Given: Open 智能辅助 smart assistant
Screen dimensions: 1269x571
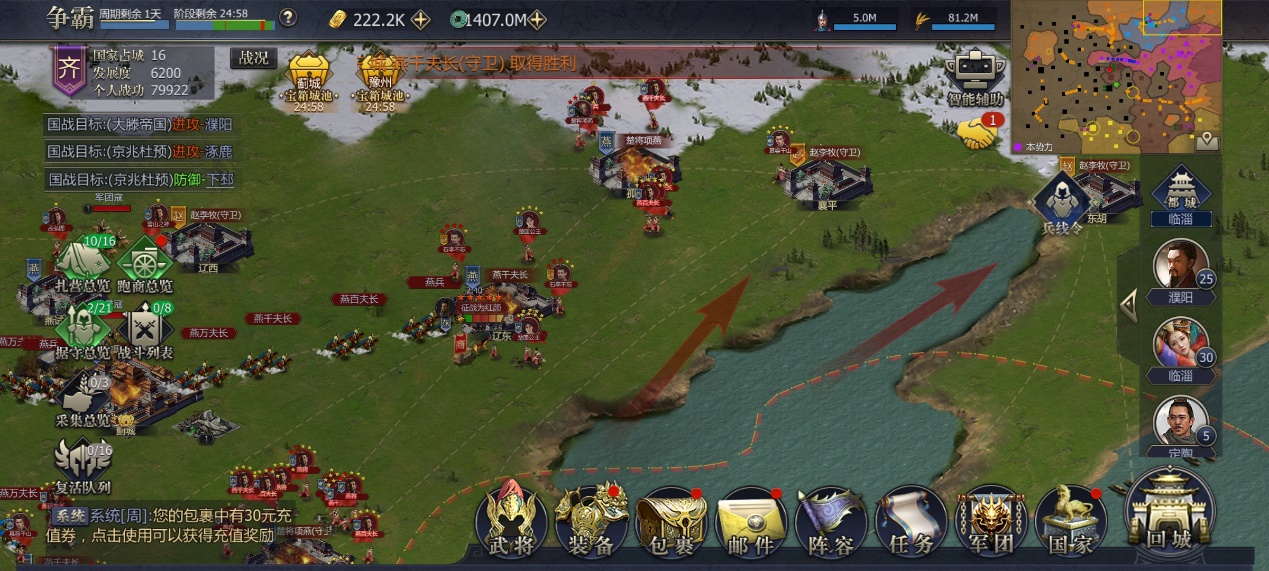Looking at the screenshot, I should [975, 78].
